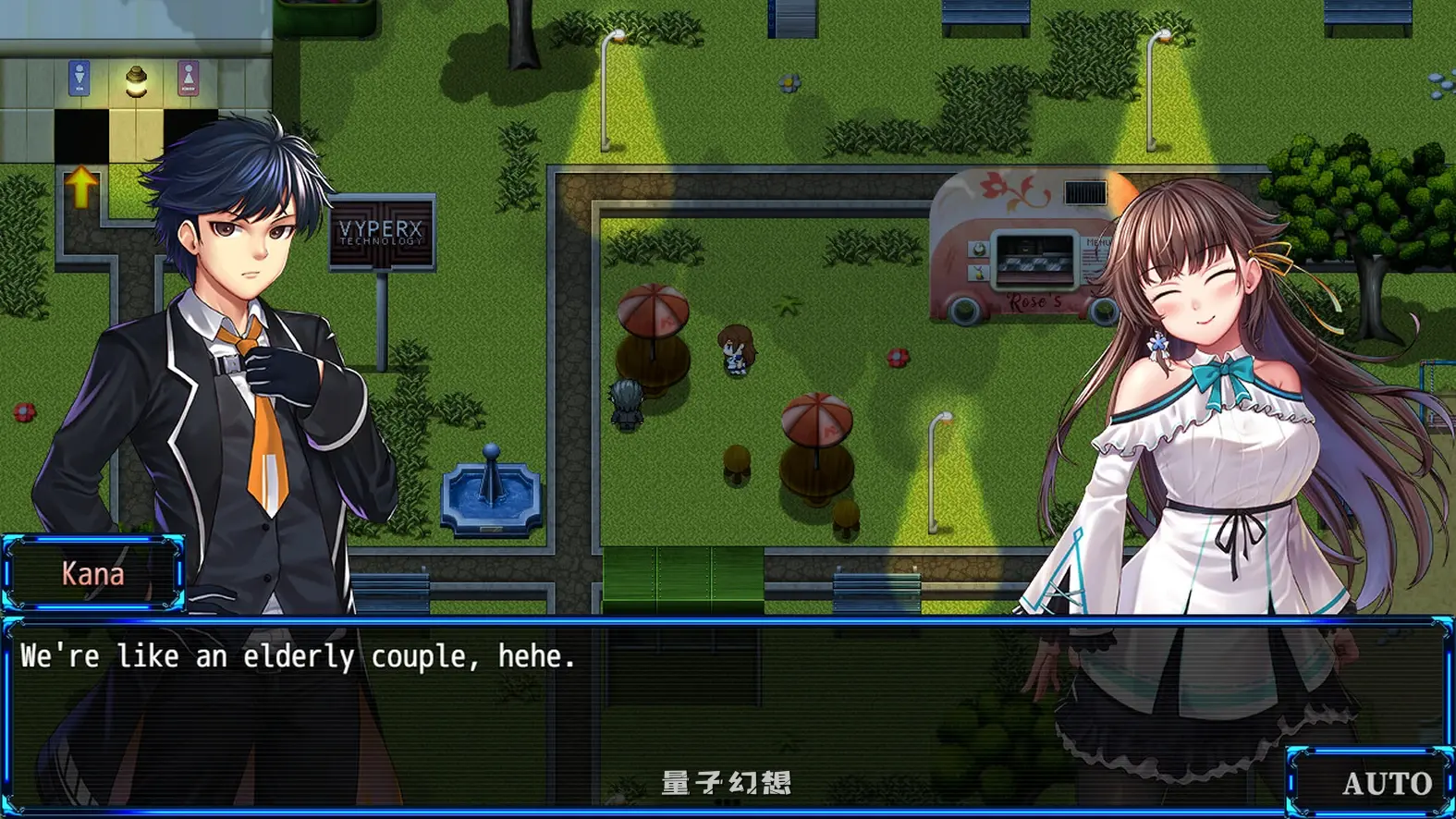Click the second parasol near the food truck

[x=815, y=421]
